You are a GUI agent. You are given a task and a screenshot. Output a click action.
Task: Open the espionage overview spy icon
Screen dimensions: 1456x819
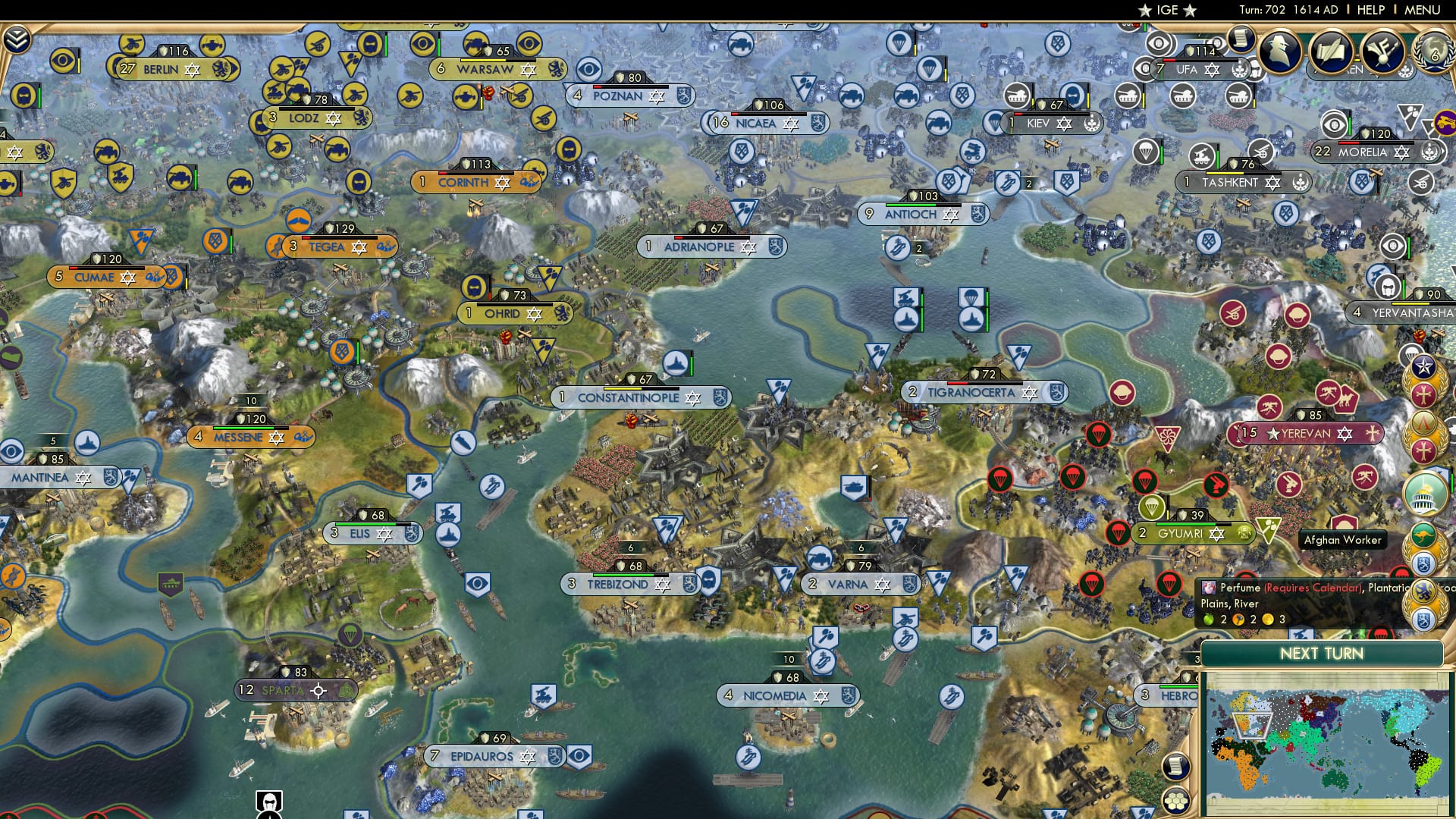click(1280, 51)
